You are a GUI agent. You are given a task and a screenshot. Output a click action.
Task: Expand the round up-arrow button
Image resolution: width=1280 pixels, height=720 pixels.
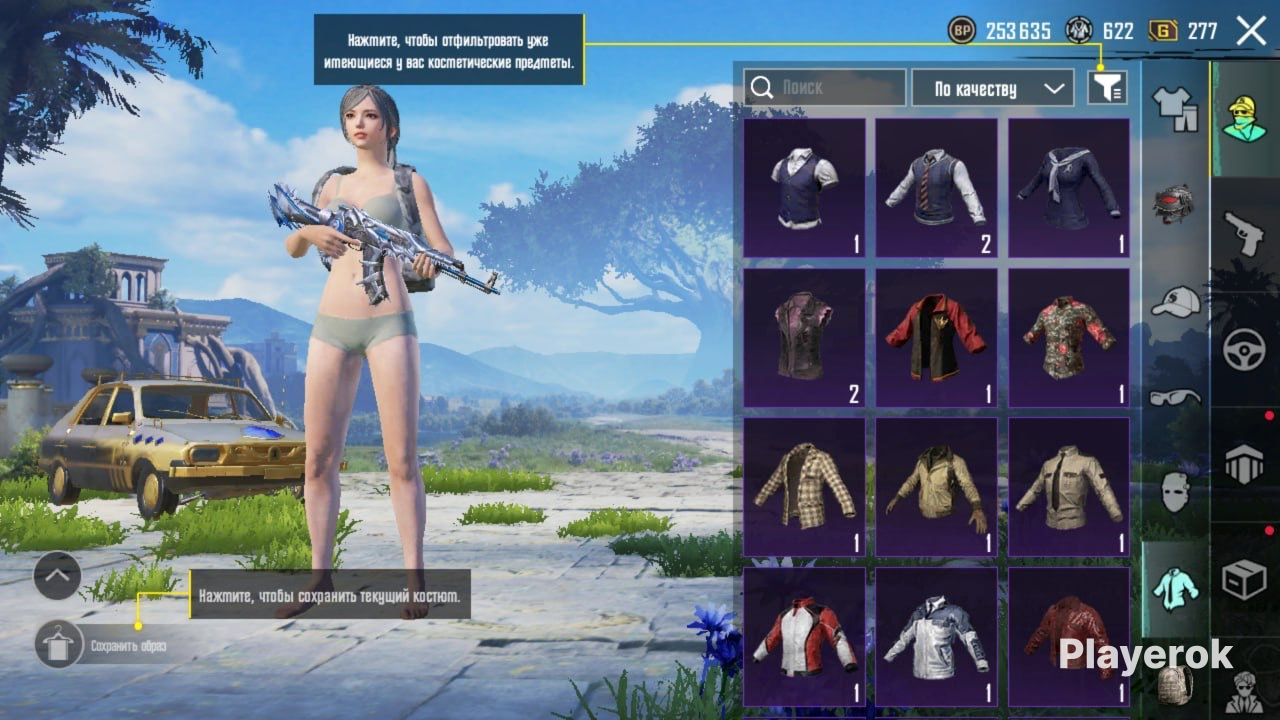pos(57,575)
